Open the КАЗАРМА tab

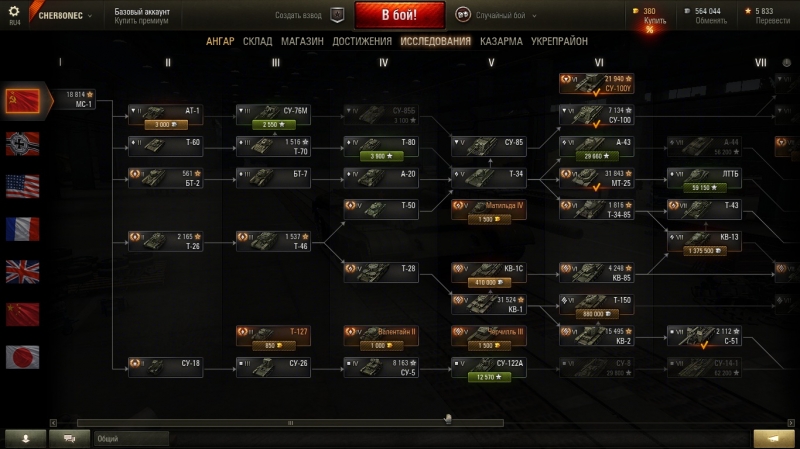(x=500, y=41)
